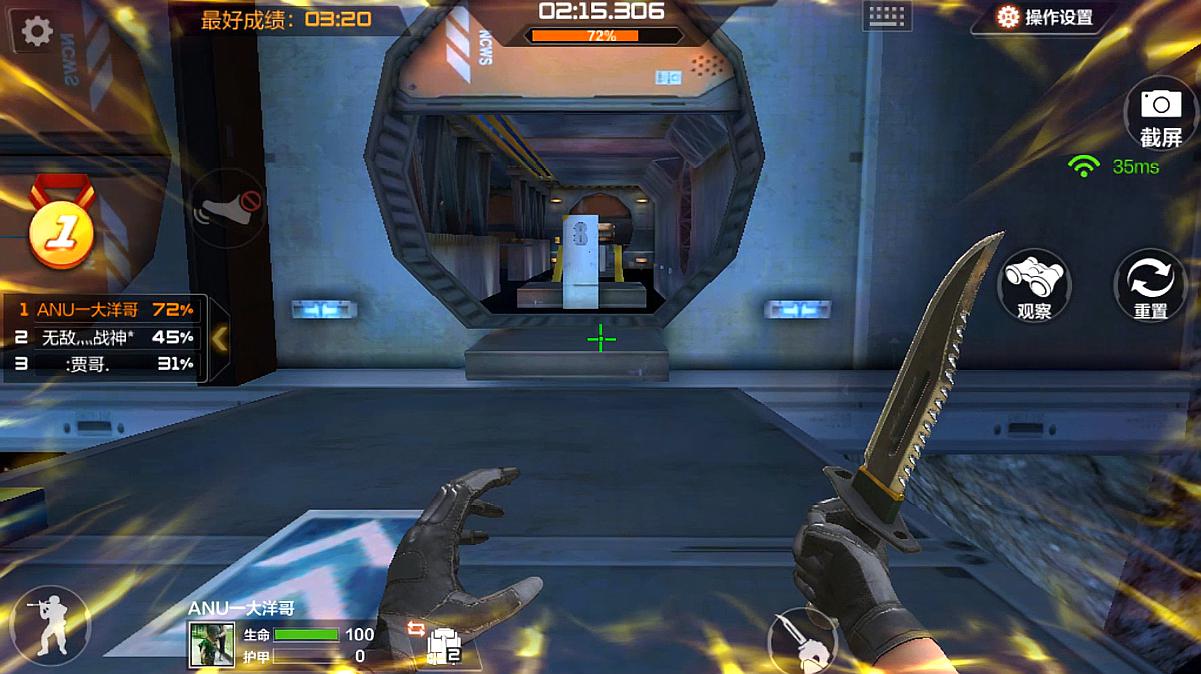Open 操作设置 control settings
The height and width of the screenshot is (674, 1201).
pyautogui.click(x=1044, y=17)
